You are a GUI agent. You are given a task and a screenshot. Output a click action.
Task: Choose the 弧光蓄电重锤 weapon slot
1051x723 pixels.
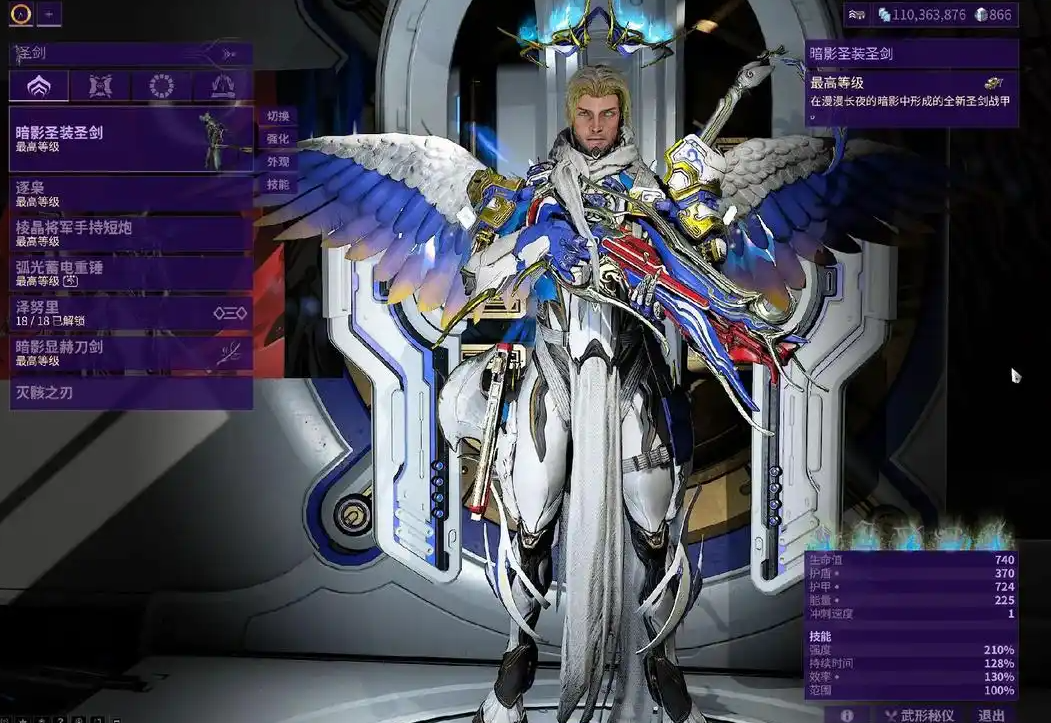[130, 273]
